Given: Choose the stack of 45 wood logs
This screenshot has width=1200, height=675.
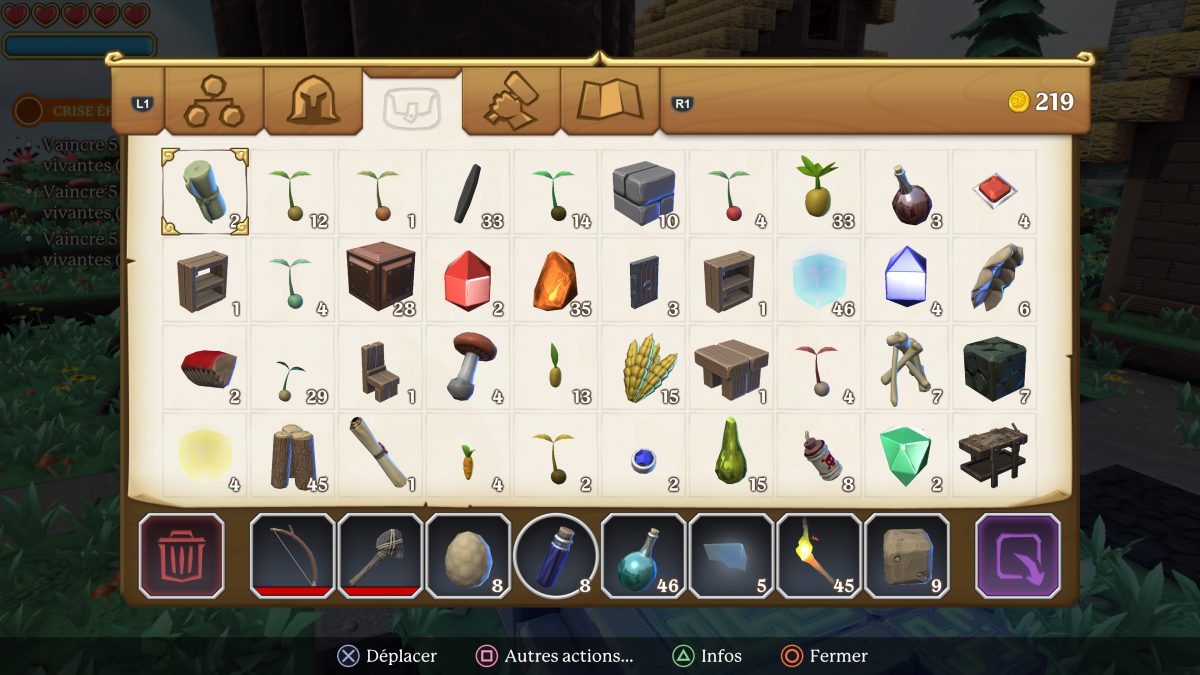Looking at the screenshot, I should pos(293,455).
